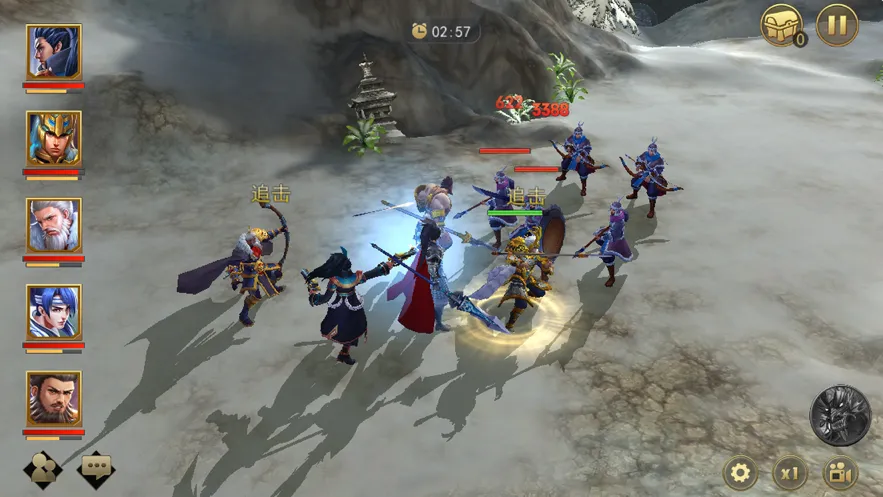Select the brown-bearded hero portrait at bottom
Viewport: 883px width, 497px height.
[54, 399]
